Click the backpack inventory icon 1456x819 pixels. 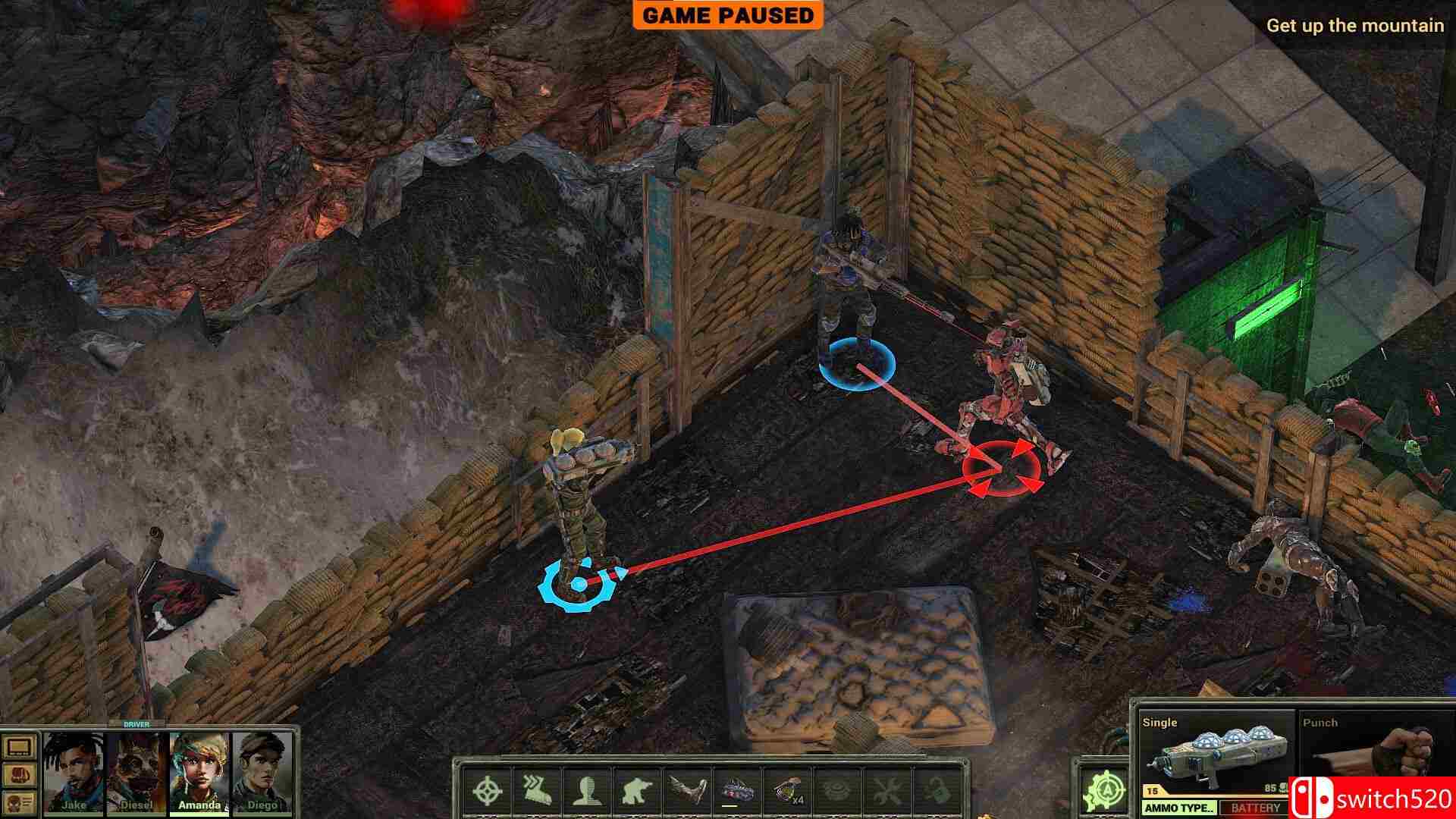18,775
